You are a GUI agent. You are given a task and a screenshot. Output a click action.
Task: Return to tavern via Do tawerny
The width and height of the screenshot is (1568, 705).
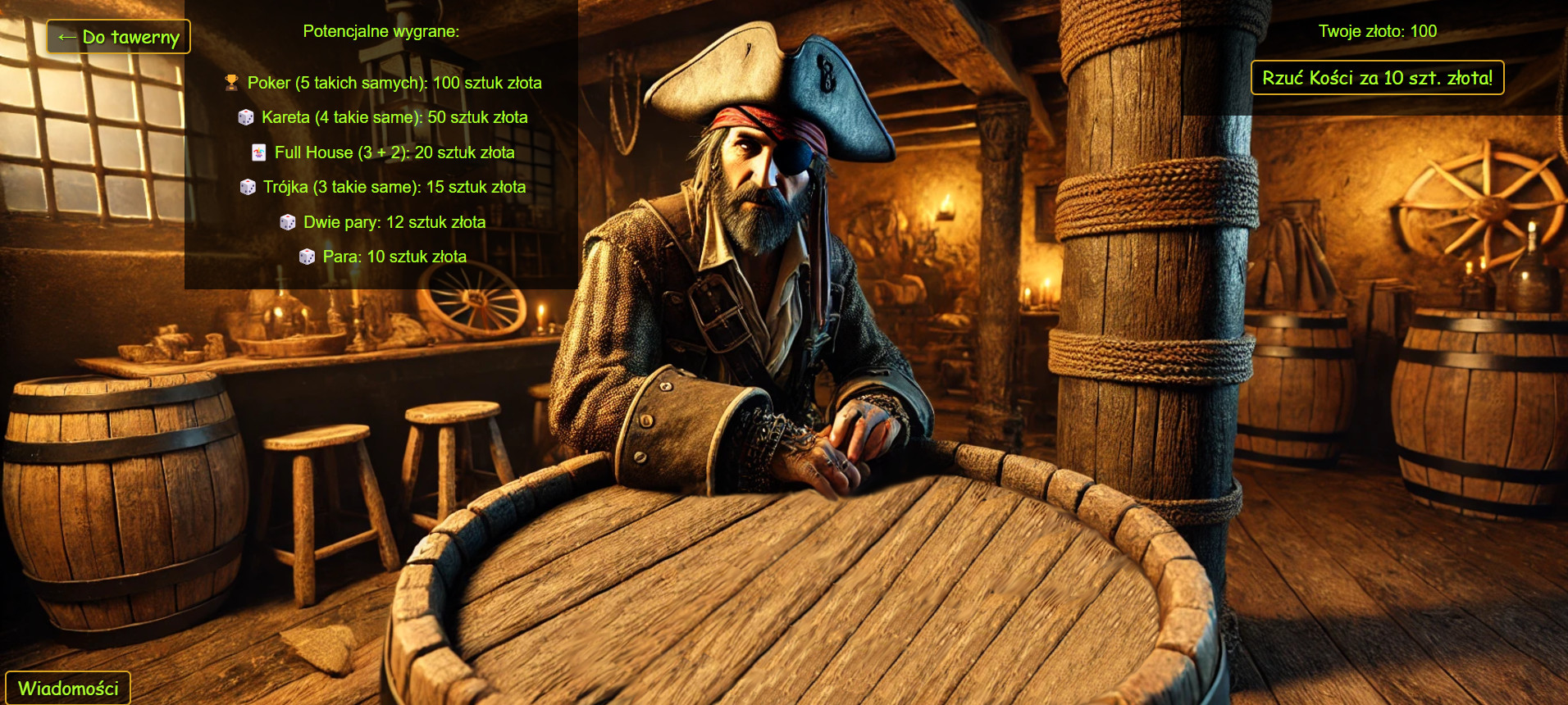coord(117,36)
